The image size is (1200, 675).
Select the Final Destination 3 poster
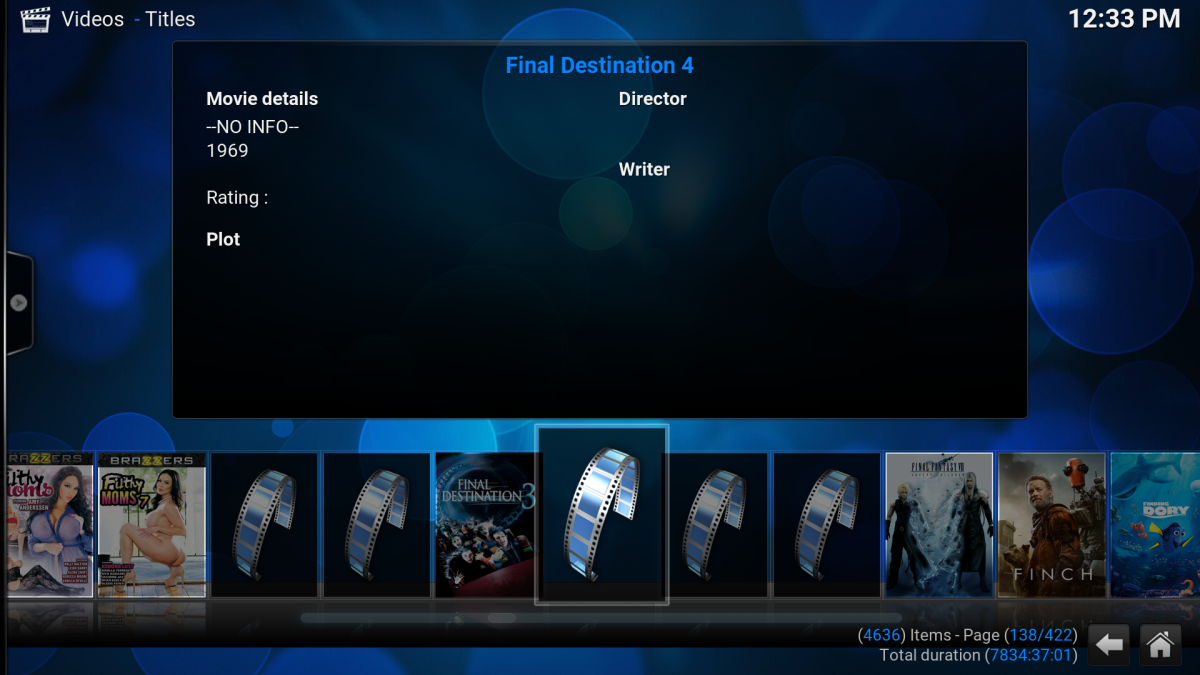pyautogui.click(x=486, y=524)
